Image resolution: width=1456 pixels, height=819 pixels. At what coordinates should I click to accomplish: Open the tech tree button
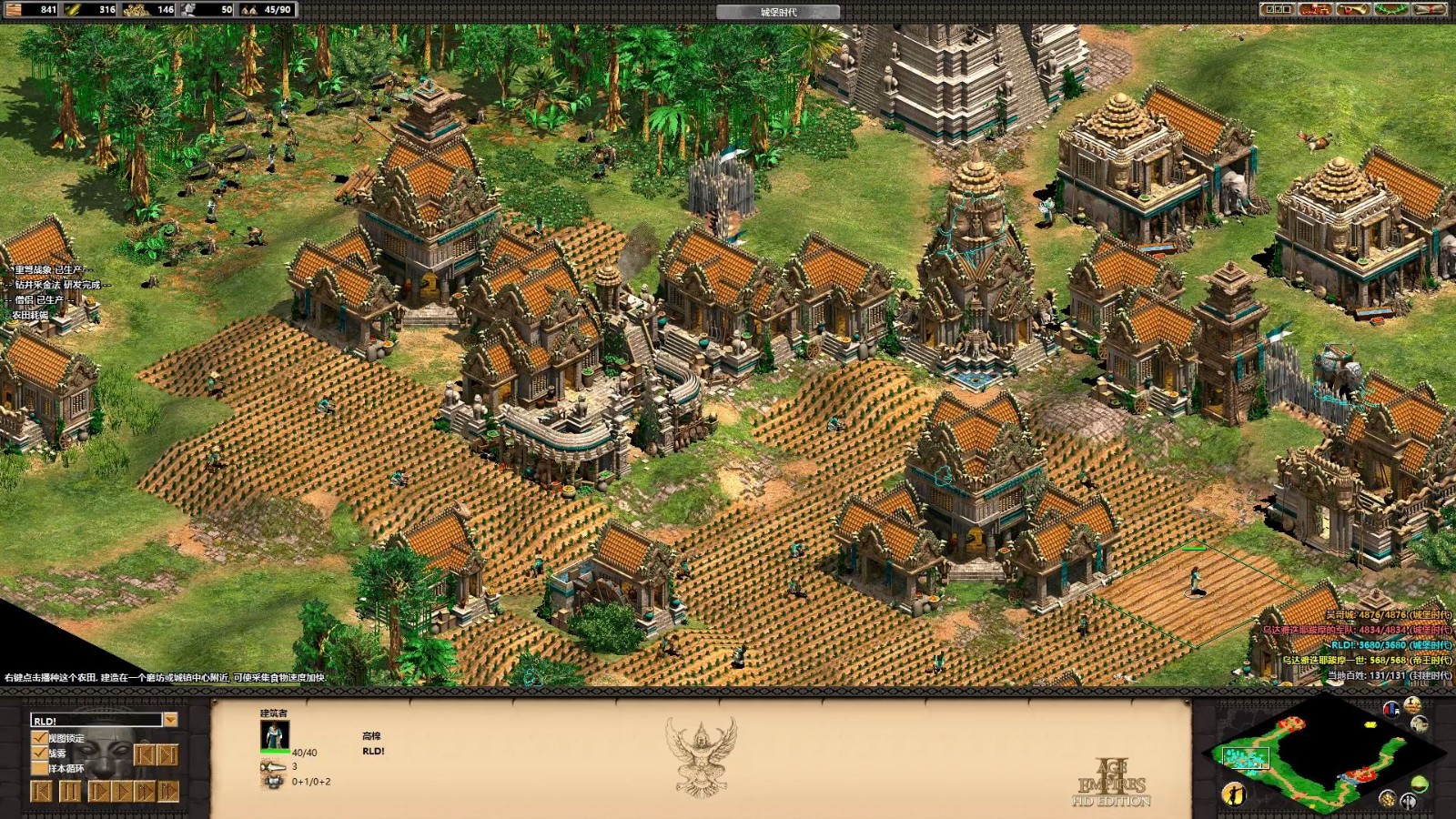[1314, 9]
